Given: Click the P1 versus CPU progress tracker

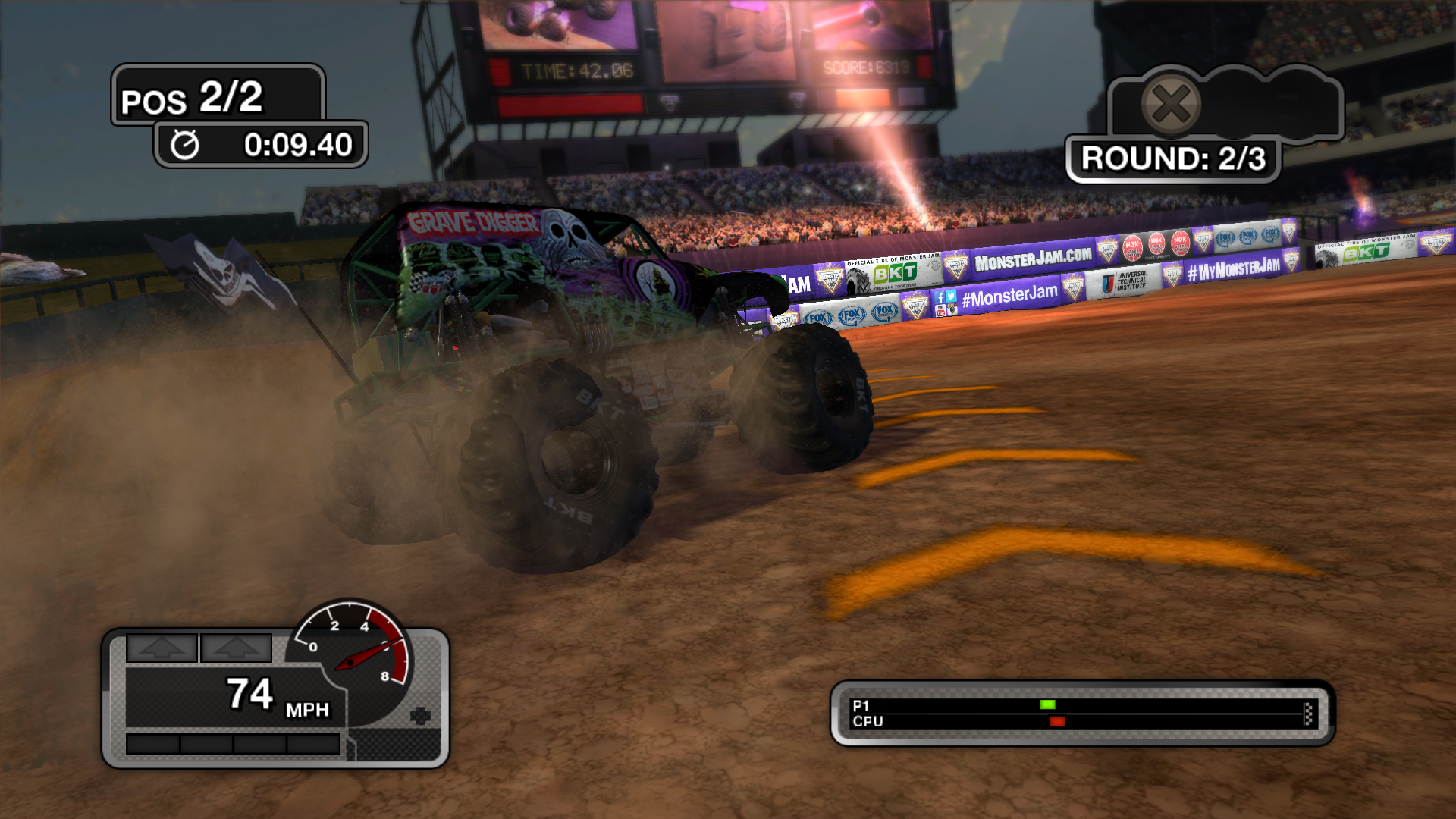Looking at the screenshot, I should [x=1082, y=713].
